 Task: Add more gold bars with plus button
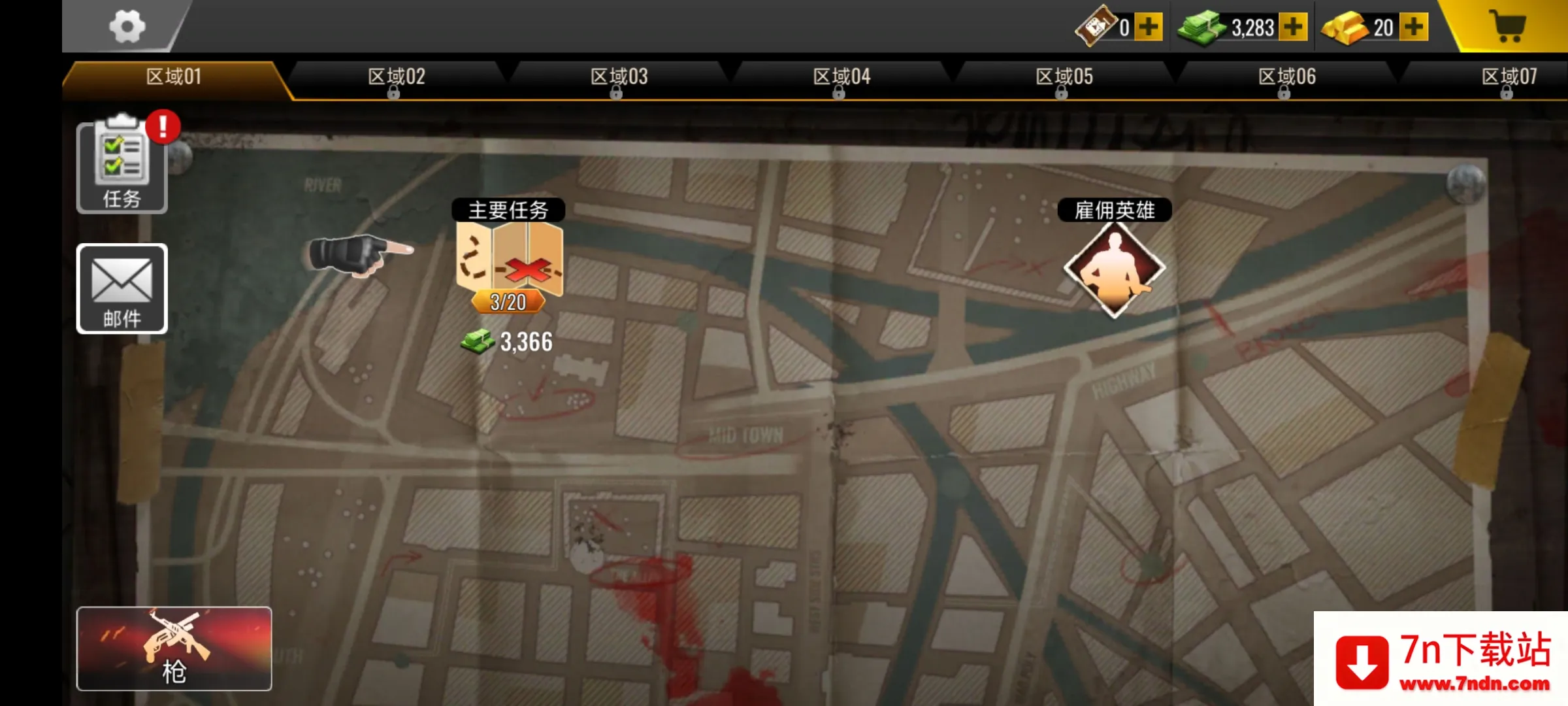click(1414, 27)
